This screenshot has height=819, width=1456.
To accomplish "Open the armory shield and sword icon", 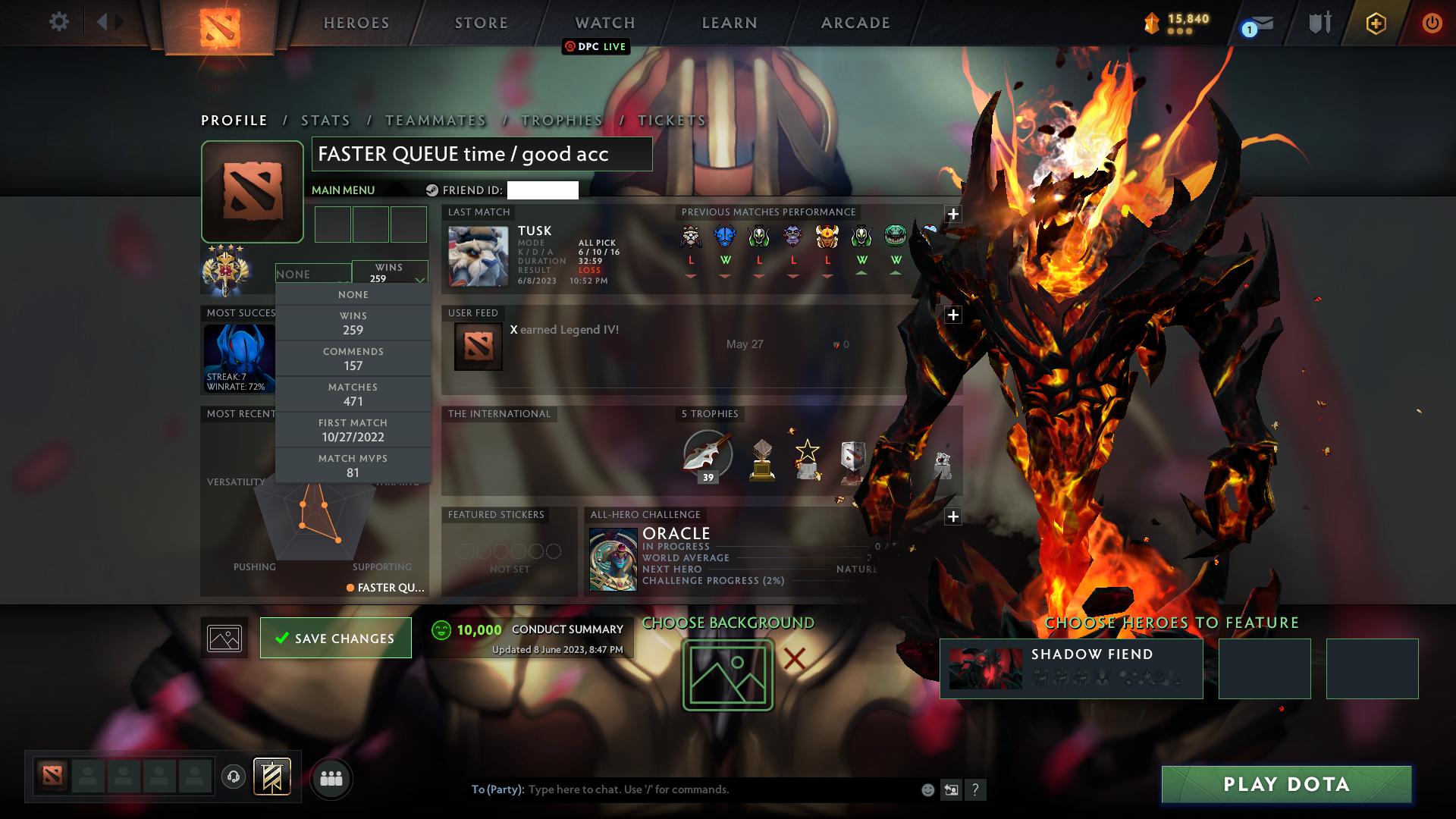I will pos(1319,23).
